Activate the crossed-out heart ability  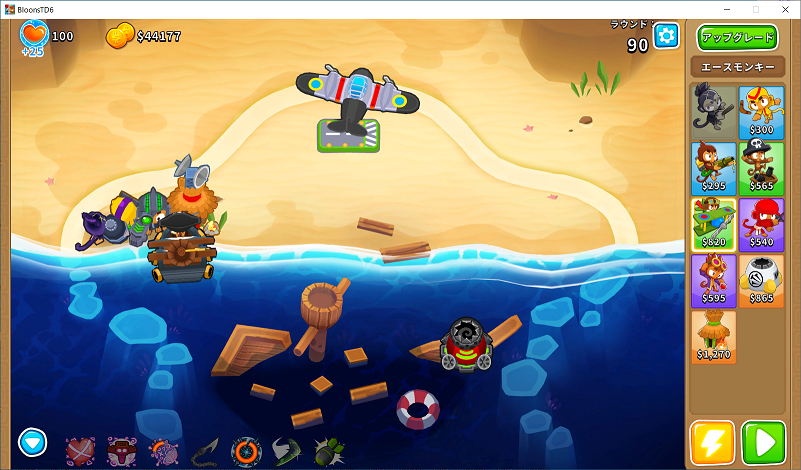(80, 452)
